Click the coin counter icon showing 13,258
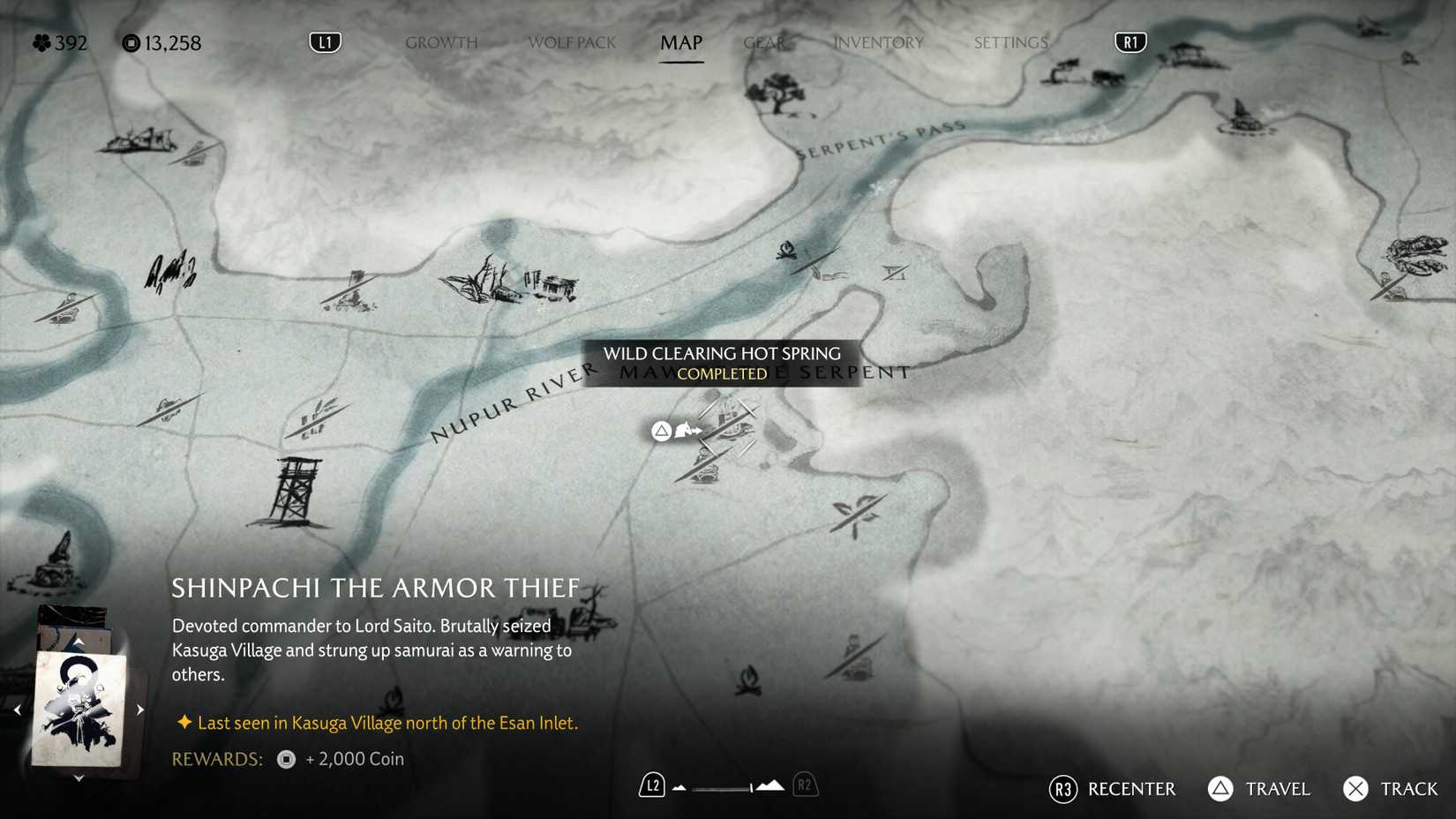This screenshot has width=1456, height=819. [x=129, y=42]
